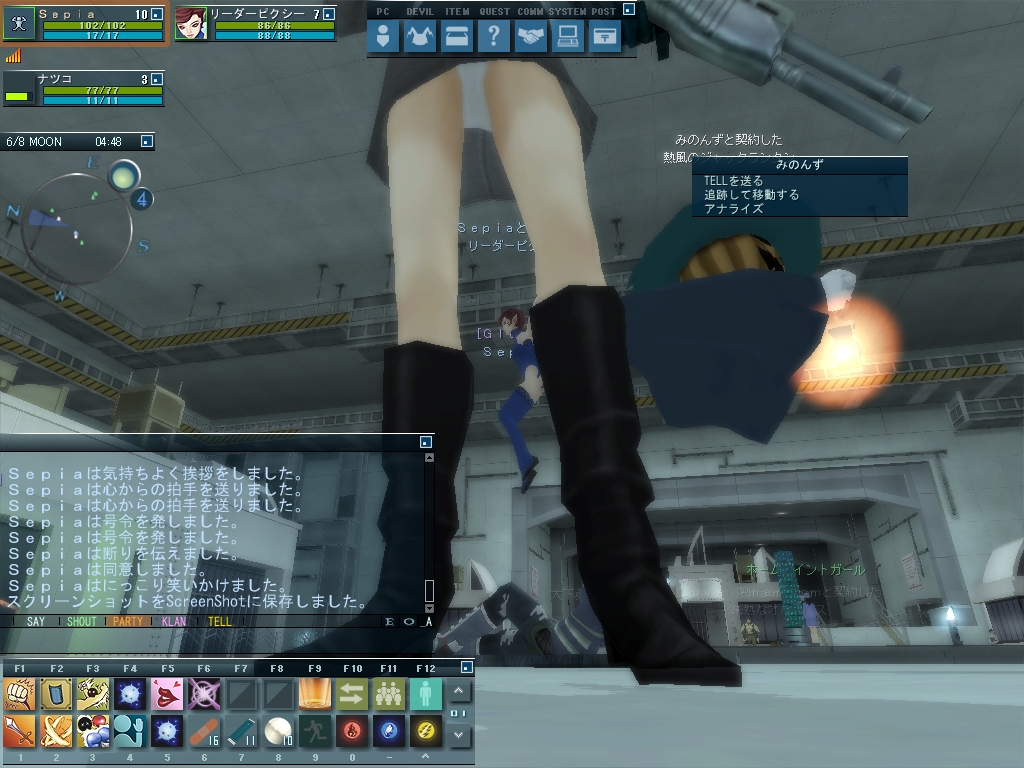Click the circular compass minimap
Image resolution: width=1024 pixels, height=768 pixels.
(x=78, y=227)
